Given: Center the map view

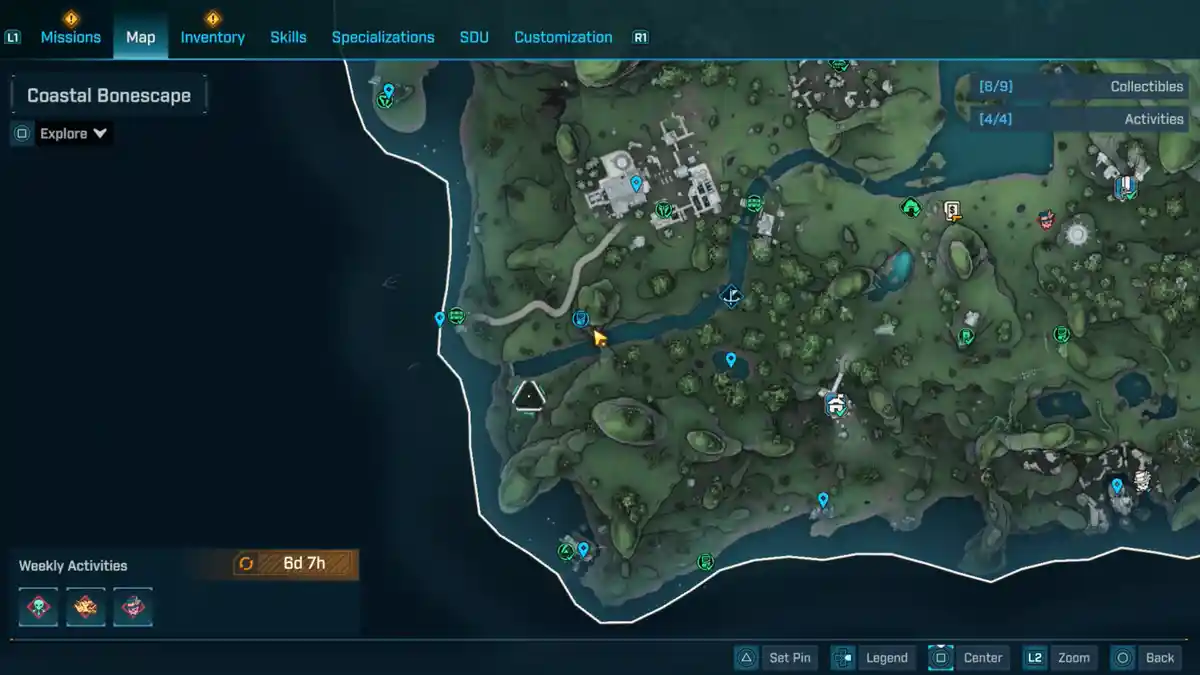Looking at the screenshot, I should pos(968,658).
